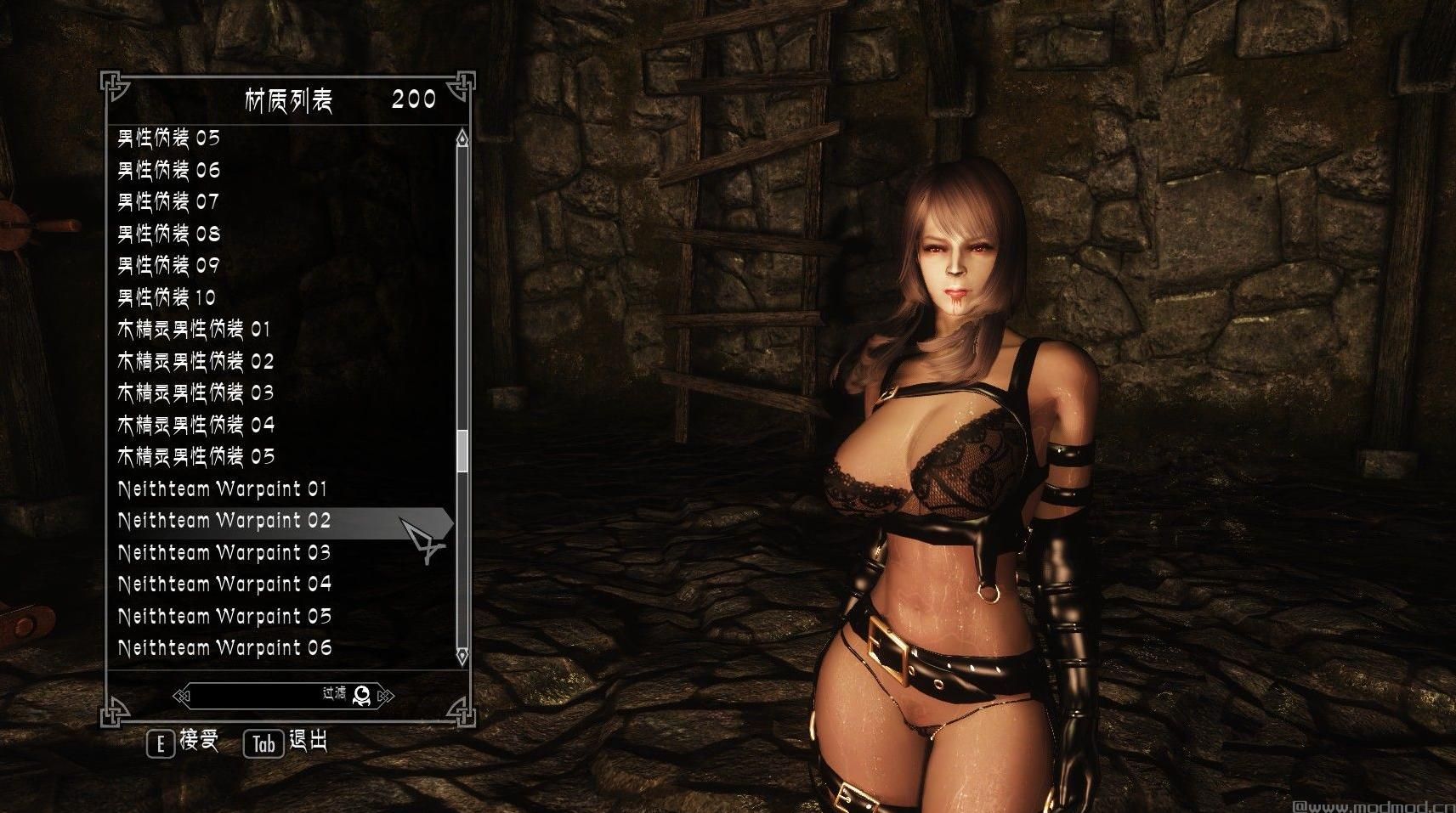The width and height of the screenshot is (1456, 813).
Task: Click the list scrollbar down arrow
Action: click(462, 656)
